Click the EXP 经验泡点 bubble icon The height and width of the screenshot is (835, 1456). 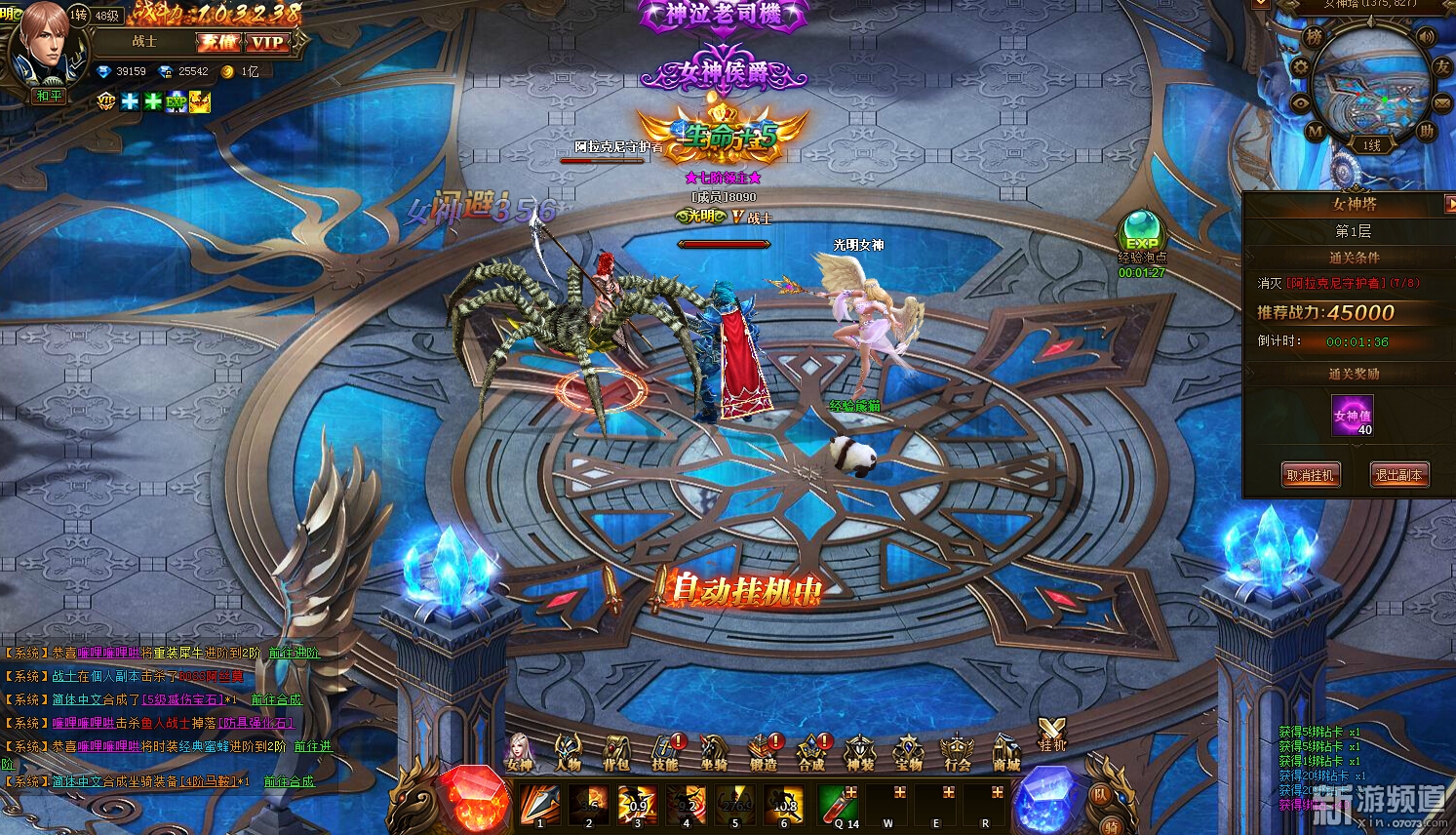pyautogui.click(x=1141, y=233)
